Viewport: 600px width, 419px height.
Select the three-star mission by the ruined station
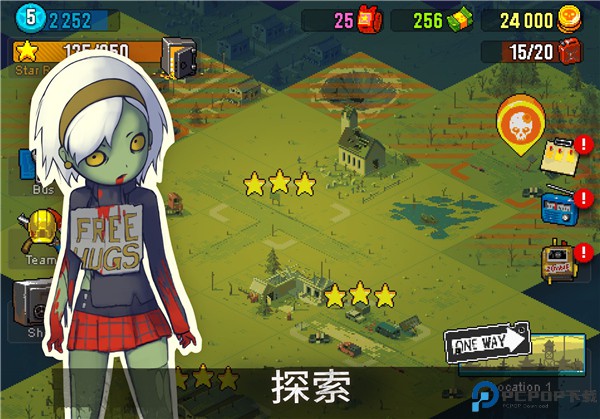[x=360, y=295]
